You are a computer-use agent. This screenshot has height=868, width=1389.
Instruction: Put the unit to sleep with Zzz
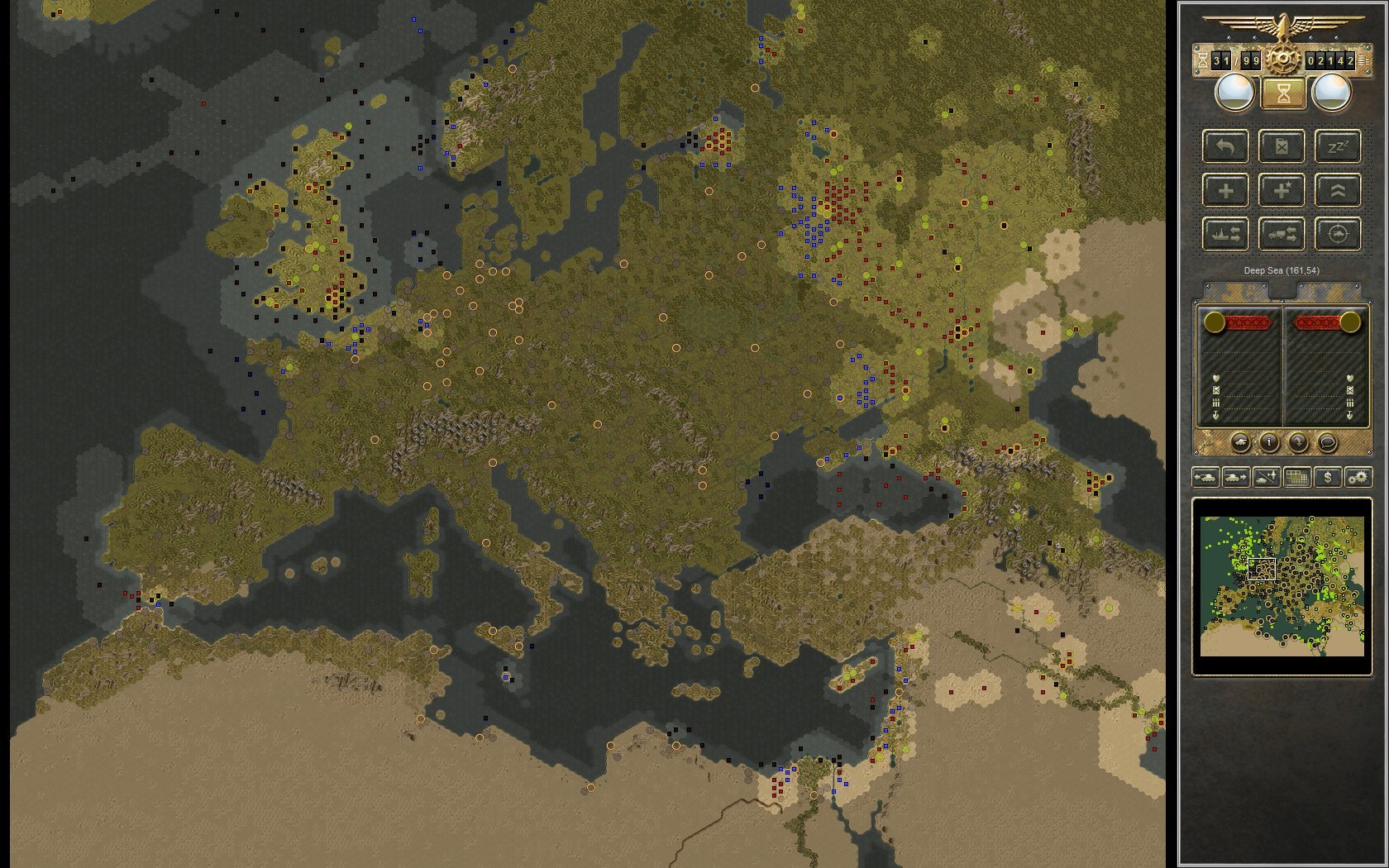pyautogui.click(x=1339, y=147)
